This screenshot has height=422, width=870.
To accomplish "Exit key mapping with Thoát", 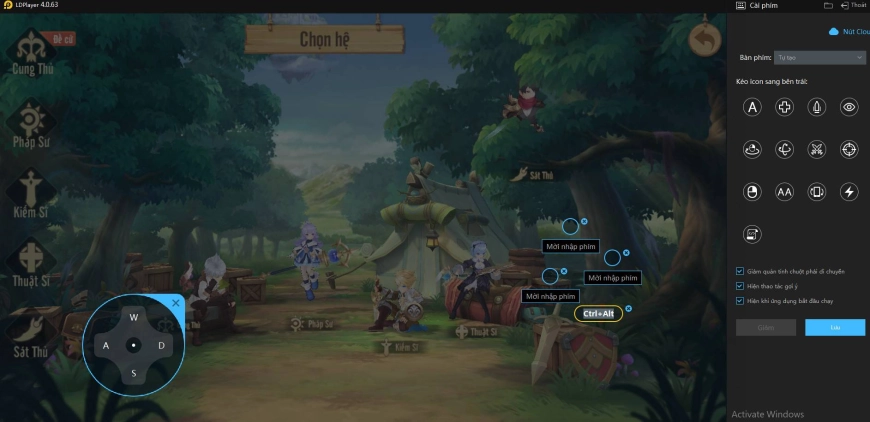I will click(854, 6).
